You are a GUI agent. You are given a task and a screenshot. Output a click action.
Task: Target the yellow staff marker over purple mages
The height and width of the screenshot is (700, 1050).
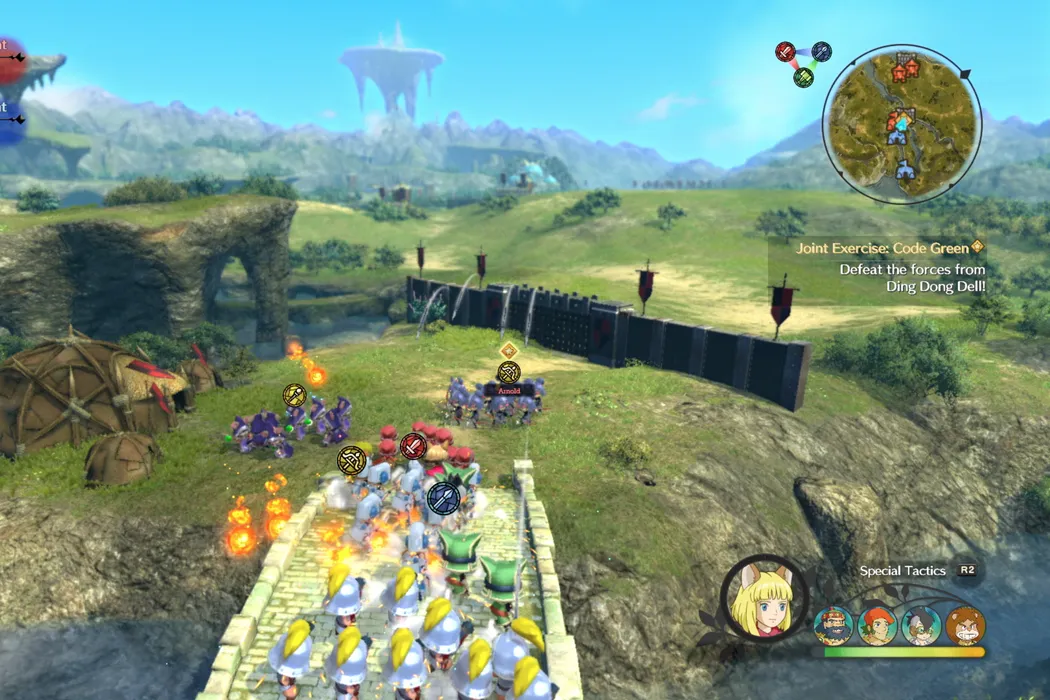click(x=294, y=396)
